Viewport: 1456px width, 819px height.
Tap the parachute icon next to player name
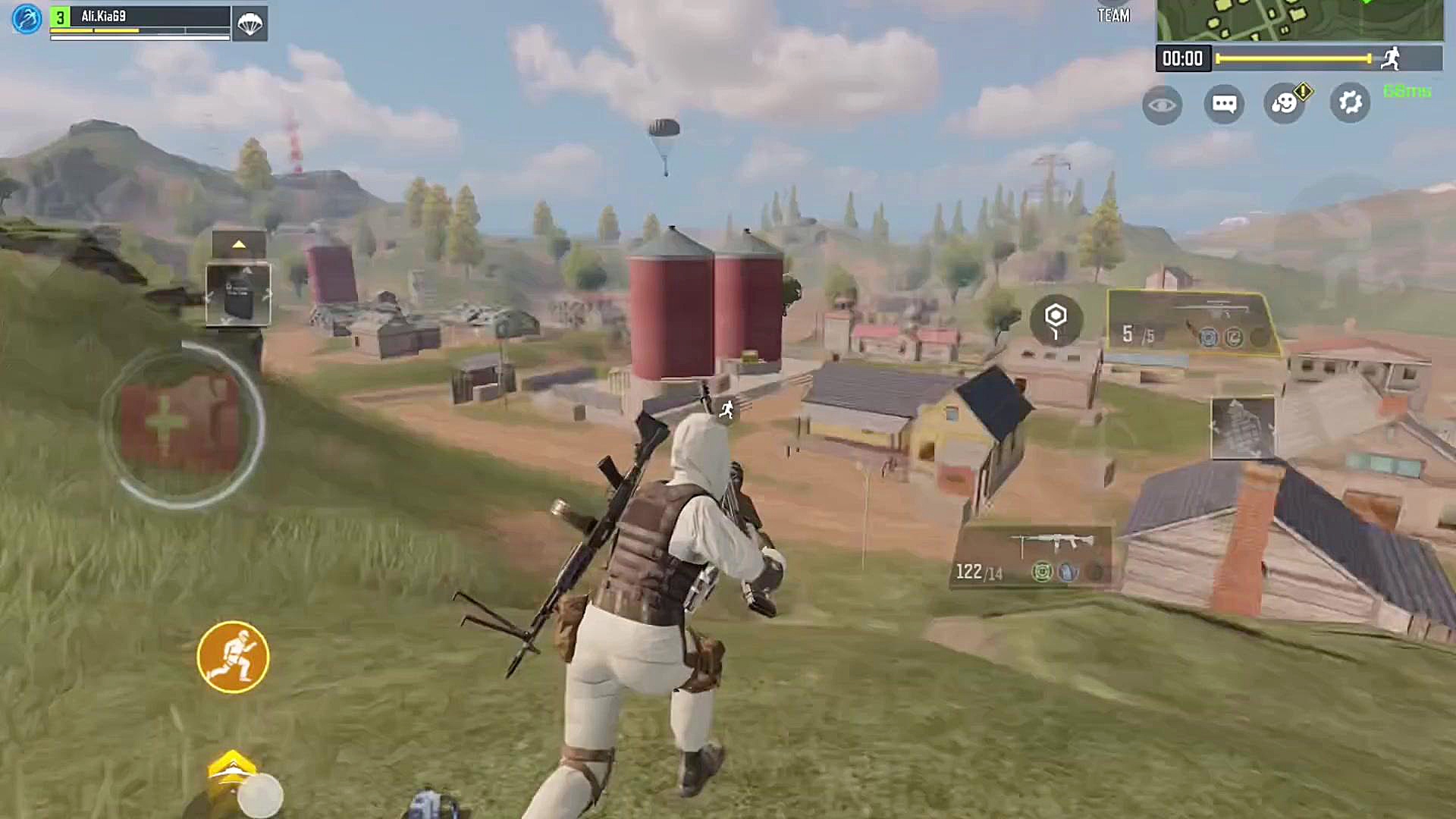pyautogui.click(x=249, y=24)
